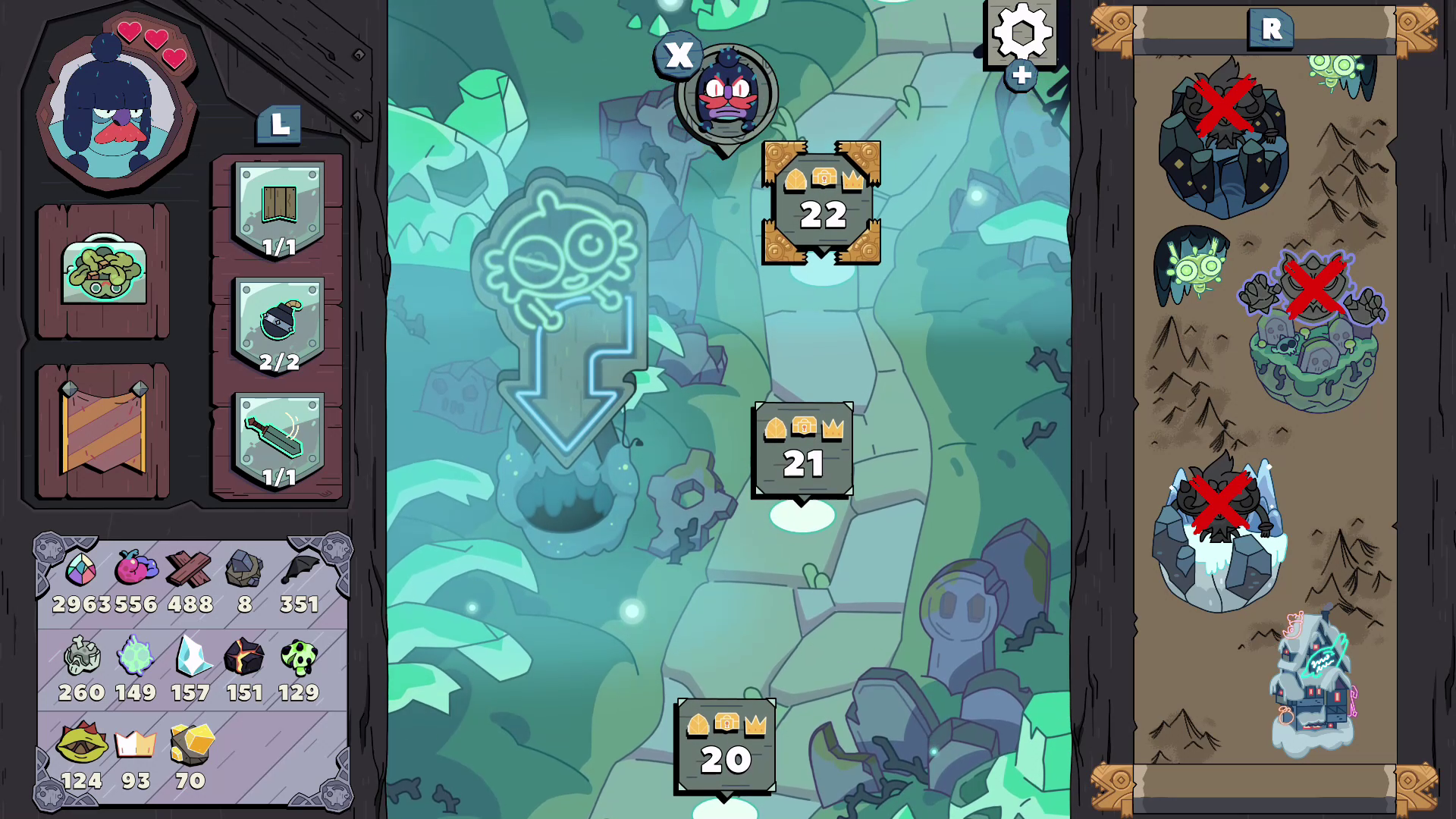
Task: Select map node 22
Action: pos(822,201)
